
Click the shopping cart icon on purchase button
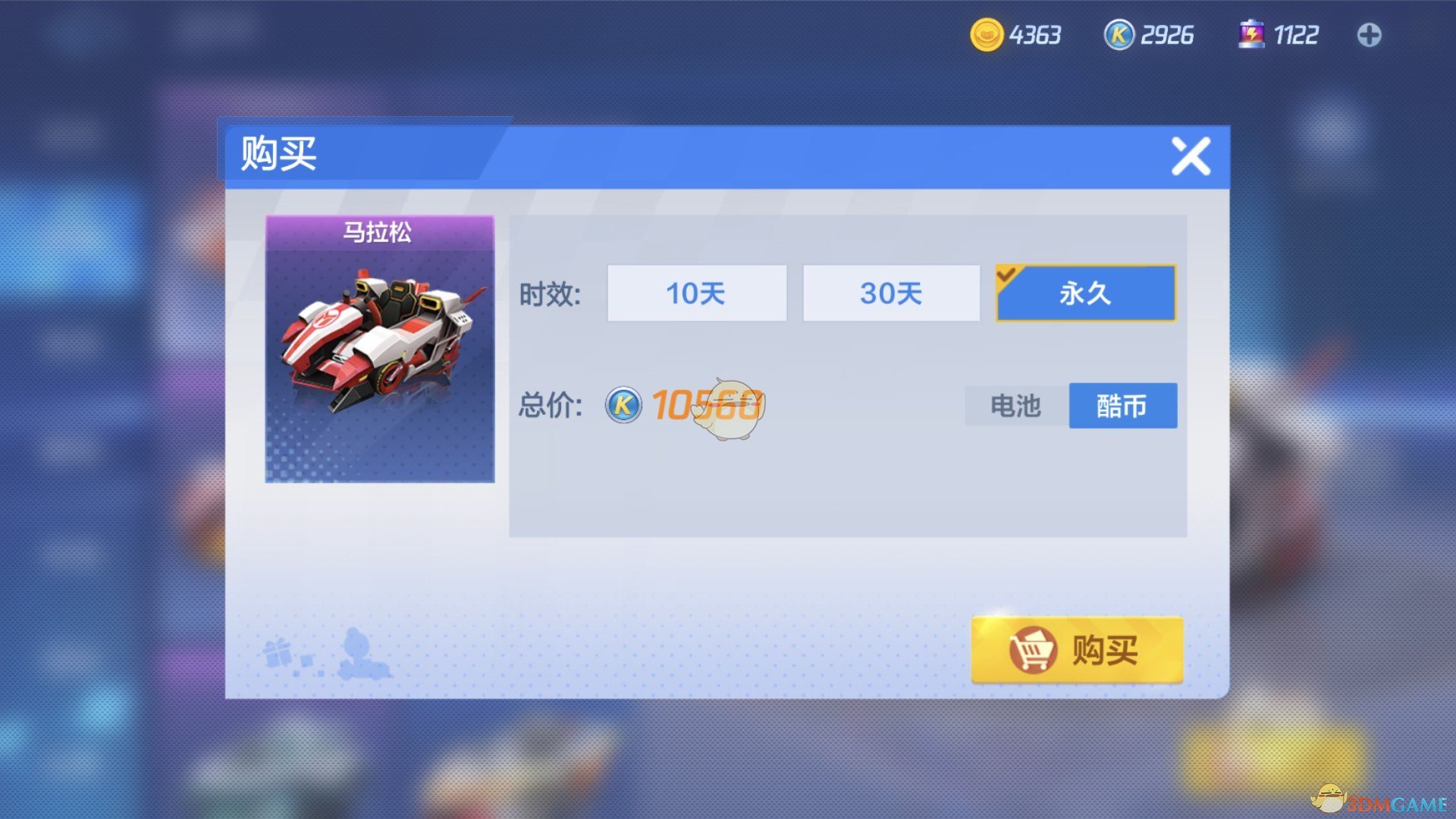[1033, 651]
